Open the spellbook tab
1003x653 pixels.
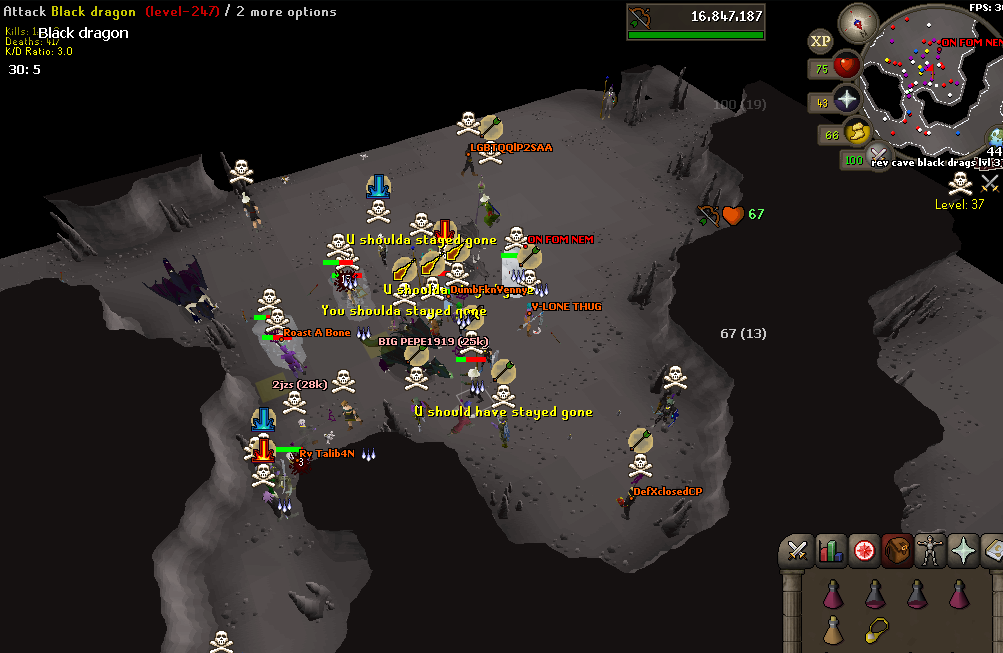(993, 550)
